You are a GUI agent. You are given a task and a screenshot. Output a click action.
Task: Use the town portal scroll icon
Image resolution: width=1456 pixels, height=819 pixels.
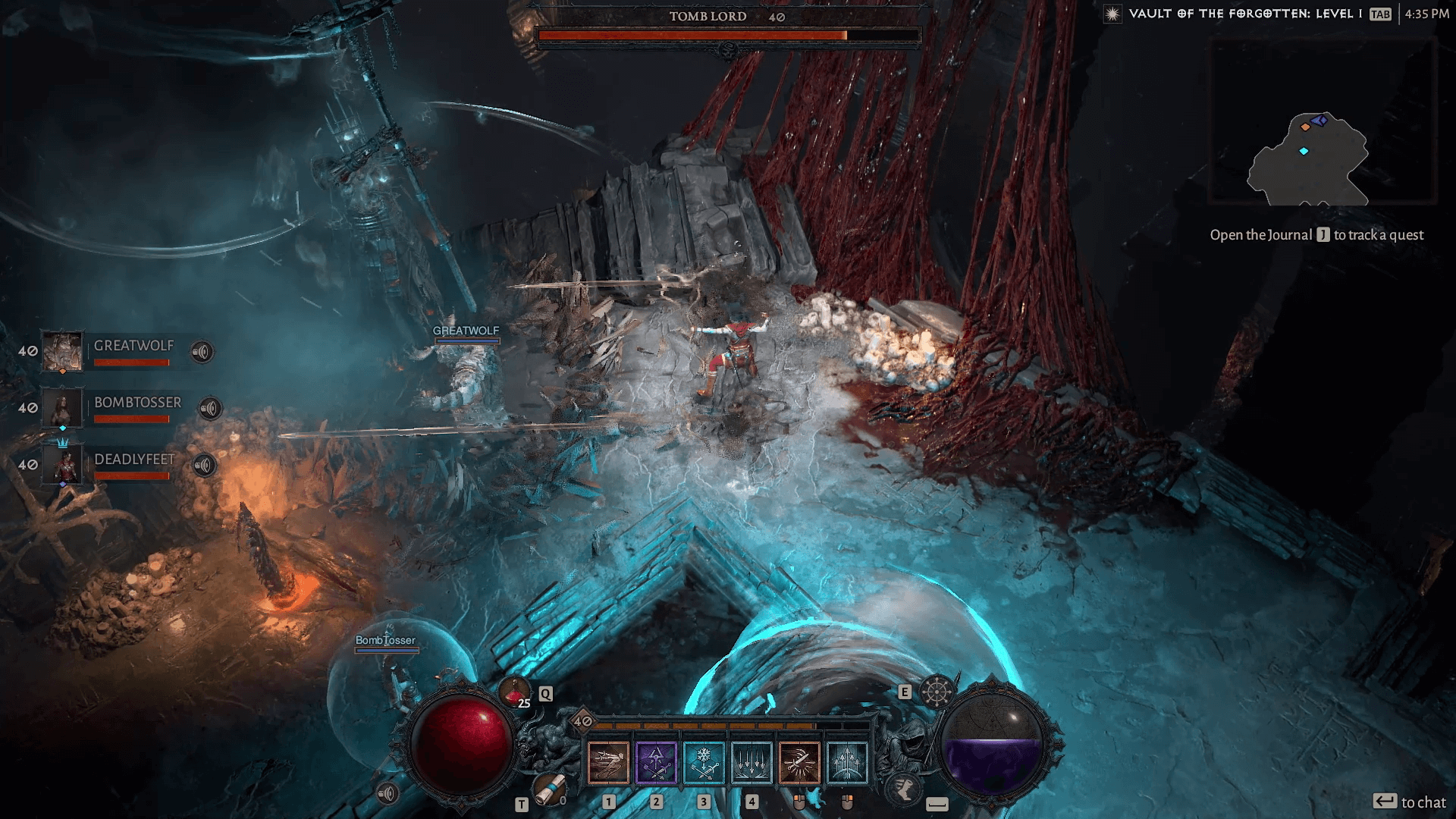(548, 789)
